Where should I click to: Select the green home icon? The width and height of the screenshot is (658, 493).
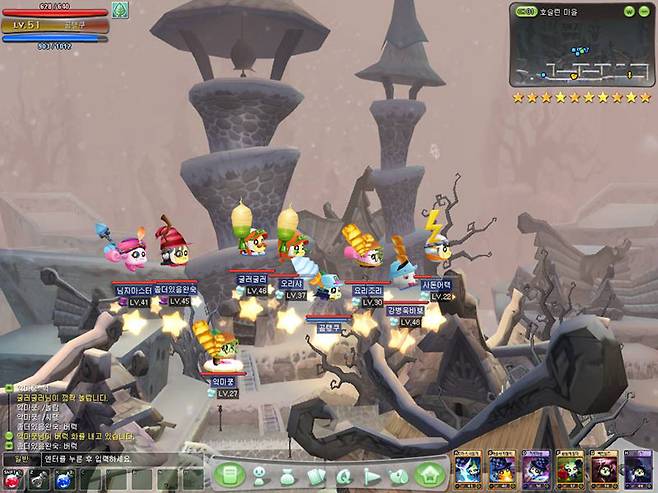click(430, 474)
